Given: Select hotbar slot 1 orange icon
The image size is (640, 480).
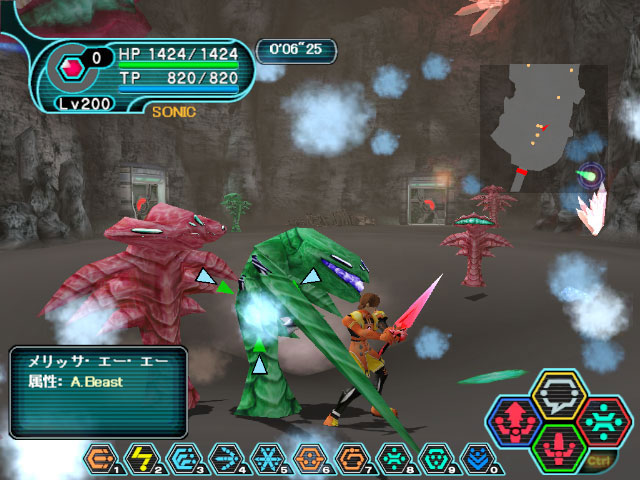Looking at the screenshot, I should [x=98, y=461].
